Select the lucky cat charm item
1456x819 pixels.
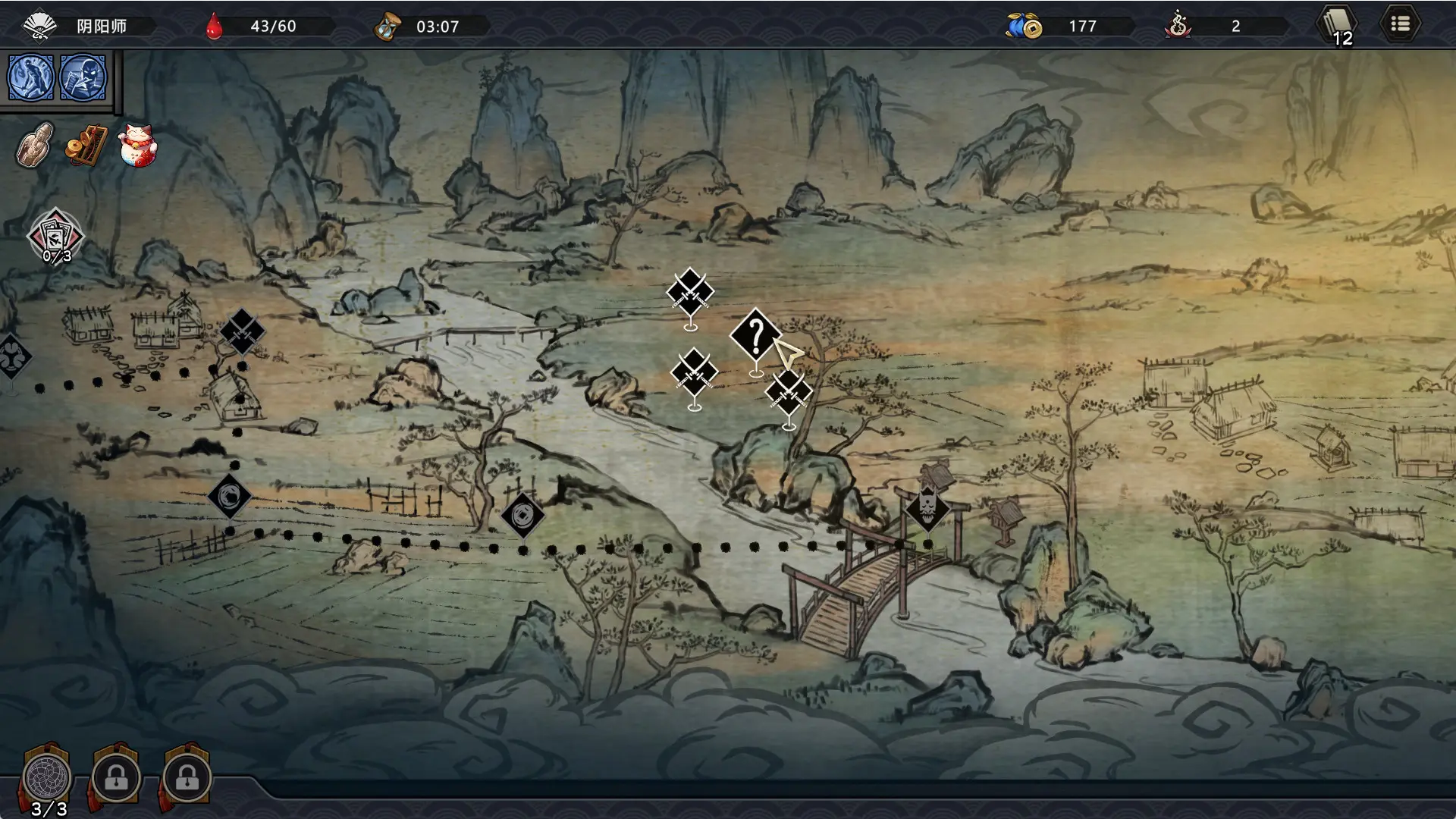136,146
